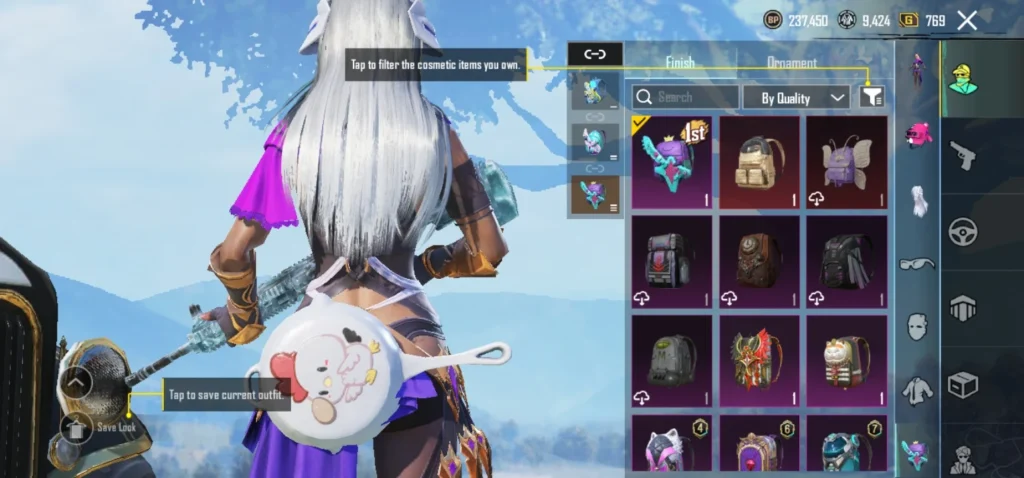Toggle the owned-items filter funnel
Screen dimensions: 1024x478
click(872, 97)
